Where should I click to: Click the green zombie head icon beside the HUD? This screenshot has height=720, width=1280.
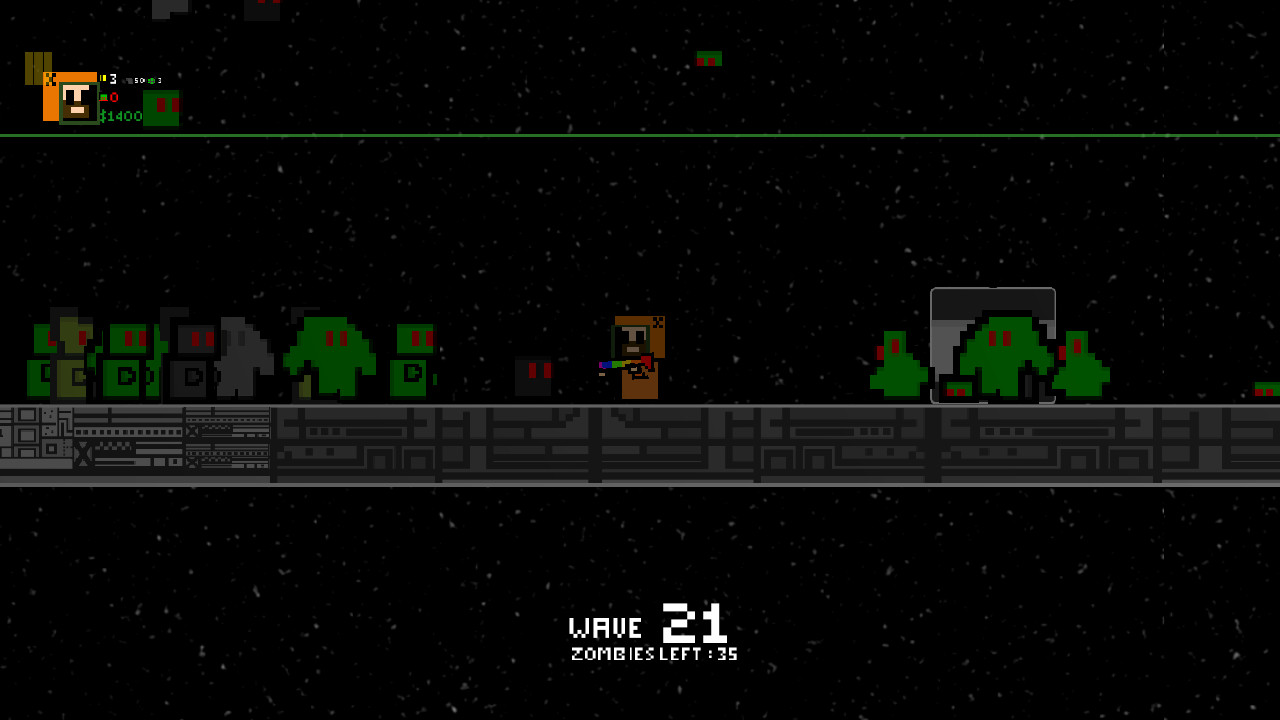click(x=162, y=108)
